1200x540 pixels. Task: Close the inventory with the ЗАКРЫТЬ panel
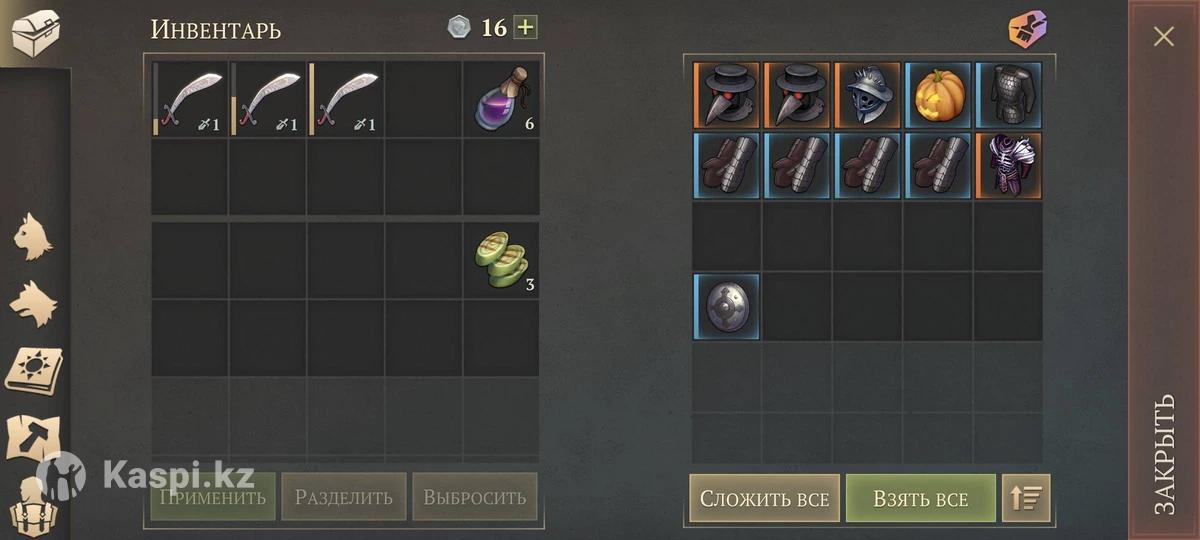point(1164,270)
